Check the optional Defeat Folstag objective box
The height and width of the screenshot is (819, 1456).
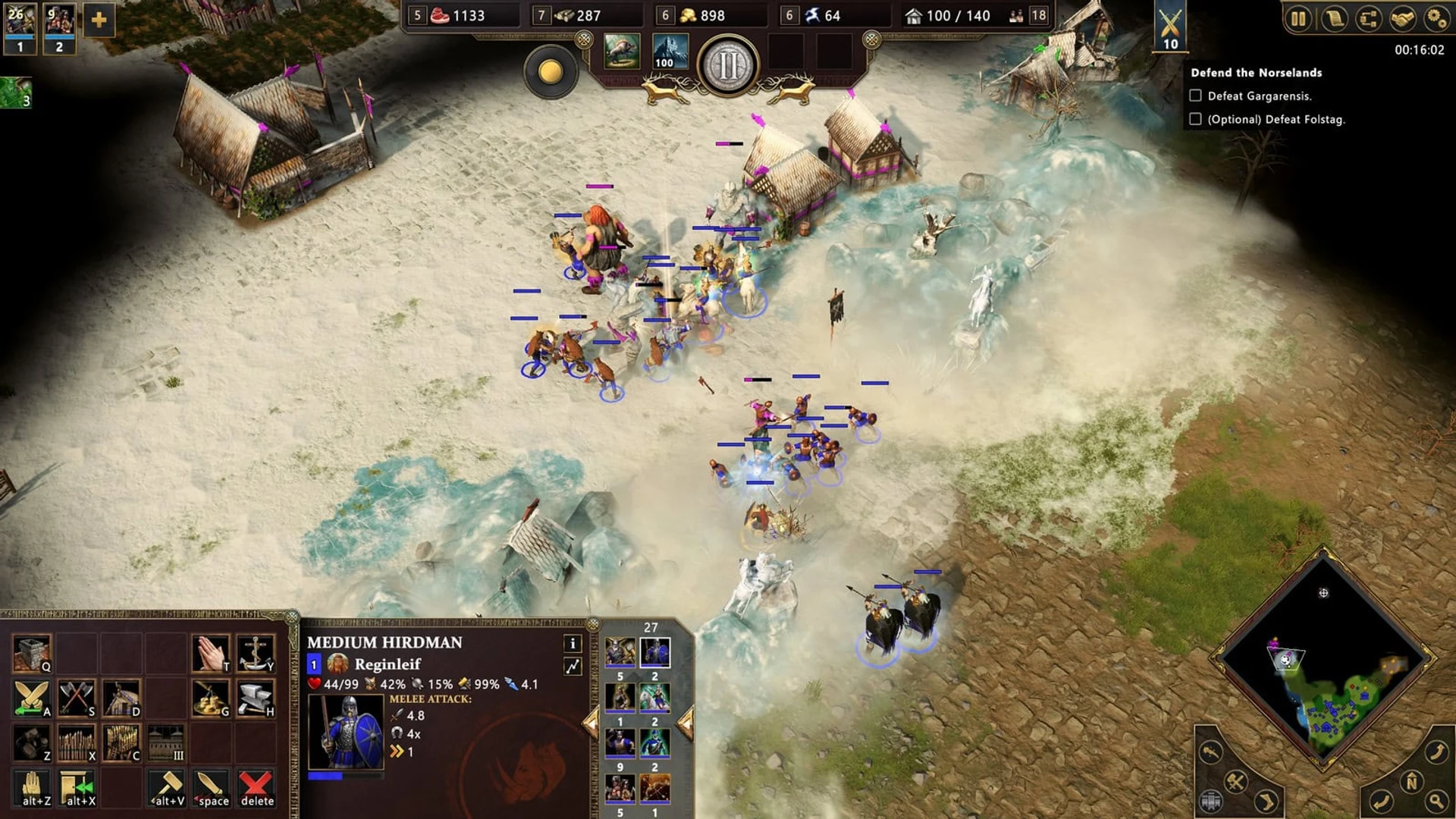(x=1197, y=120)
